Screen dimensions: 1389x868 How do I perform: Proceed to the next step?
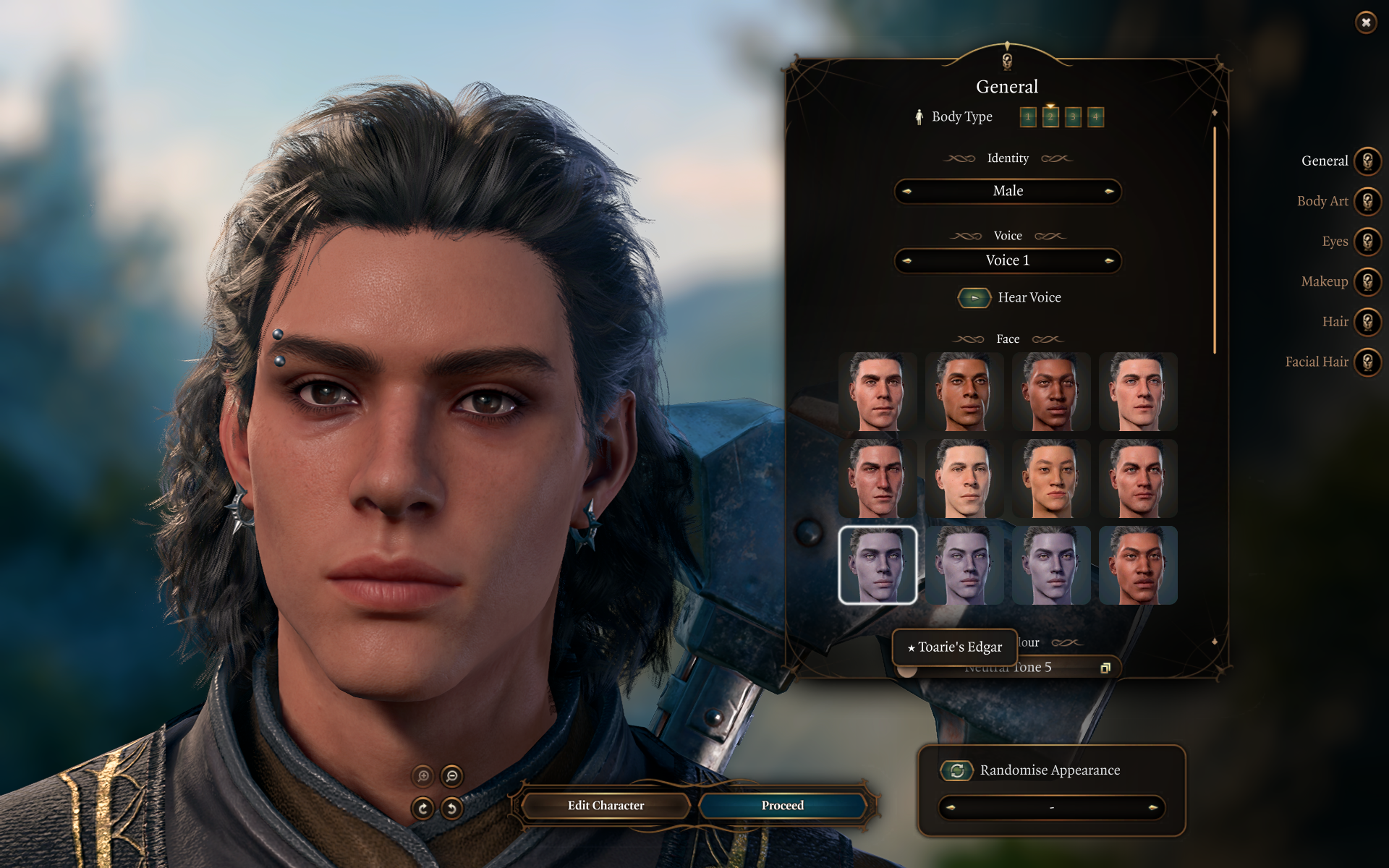click(782, 806)
